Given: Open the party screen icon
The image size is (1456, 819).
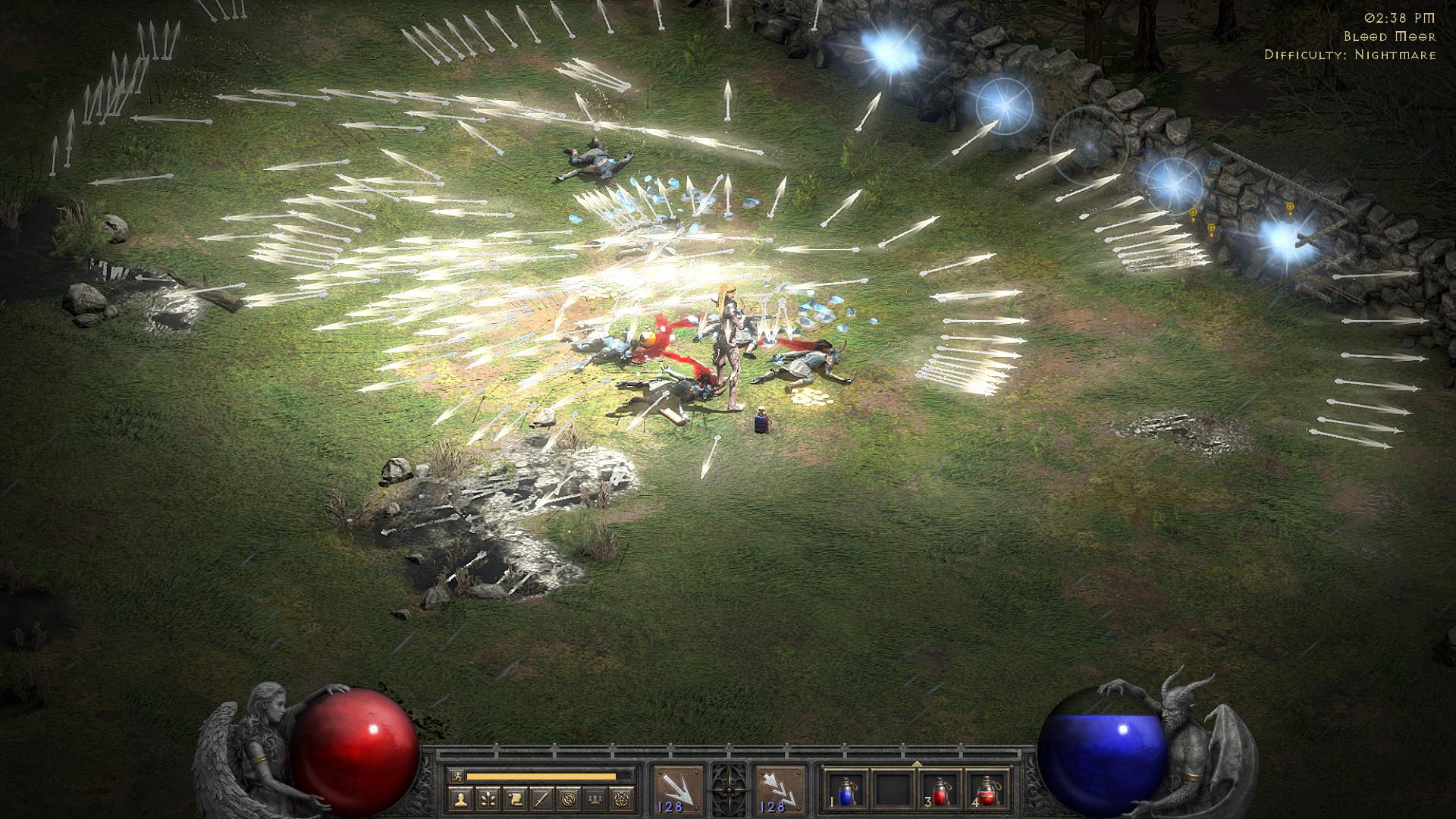Looking at the screenshot, I should point(597,799).
